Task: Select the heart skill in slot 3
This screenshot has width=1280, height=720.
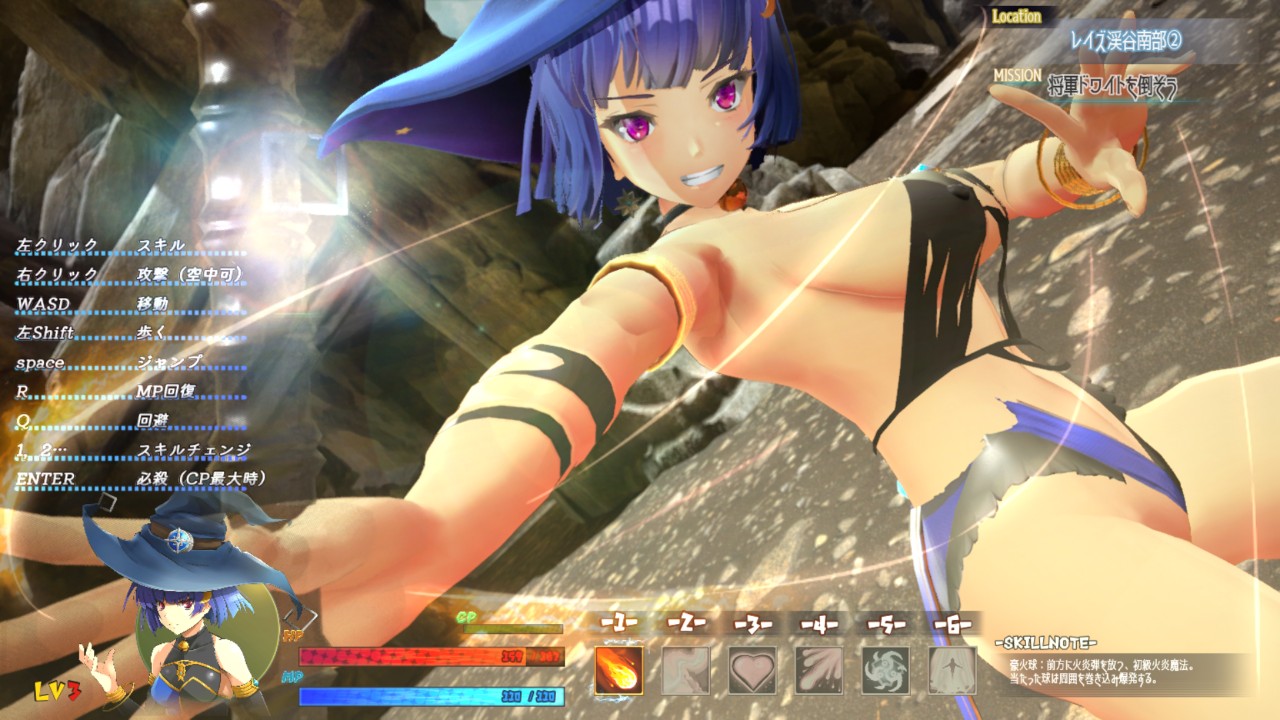Action: click(752, 670)
